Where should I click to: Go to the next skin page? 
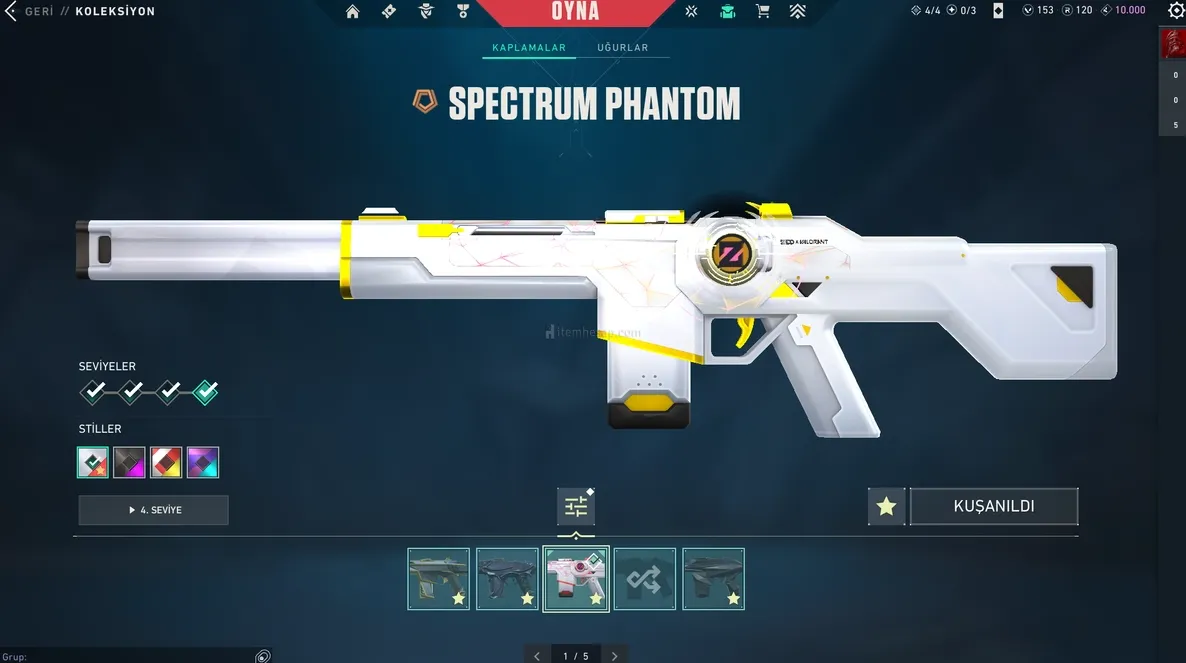click(614, 656)
